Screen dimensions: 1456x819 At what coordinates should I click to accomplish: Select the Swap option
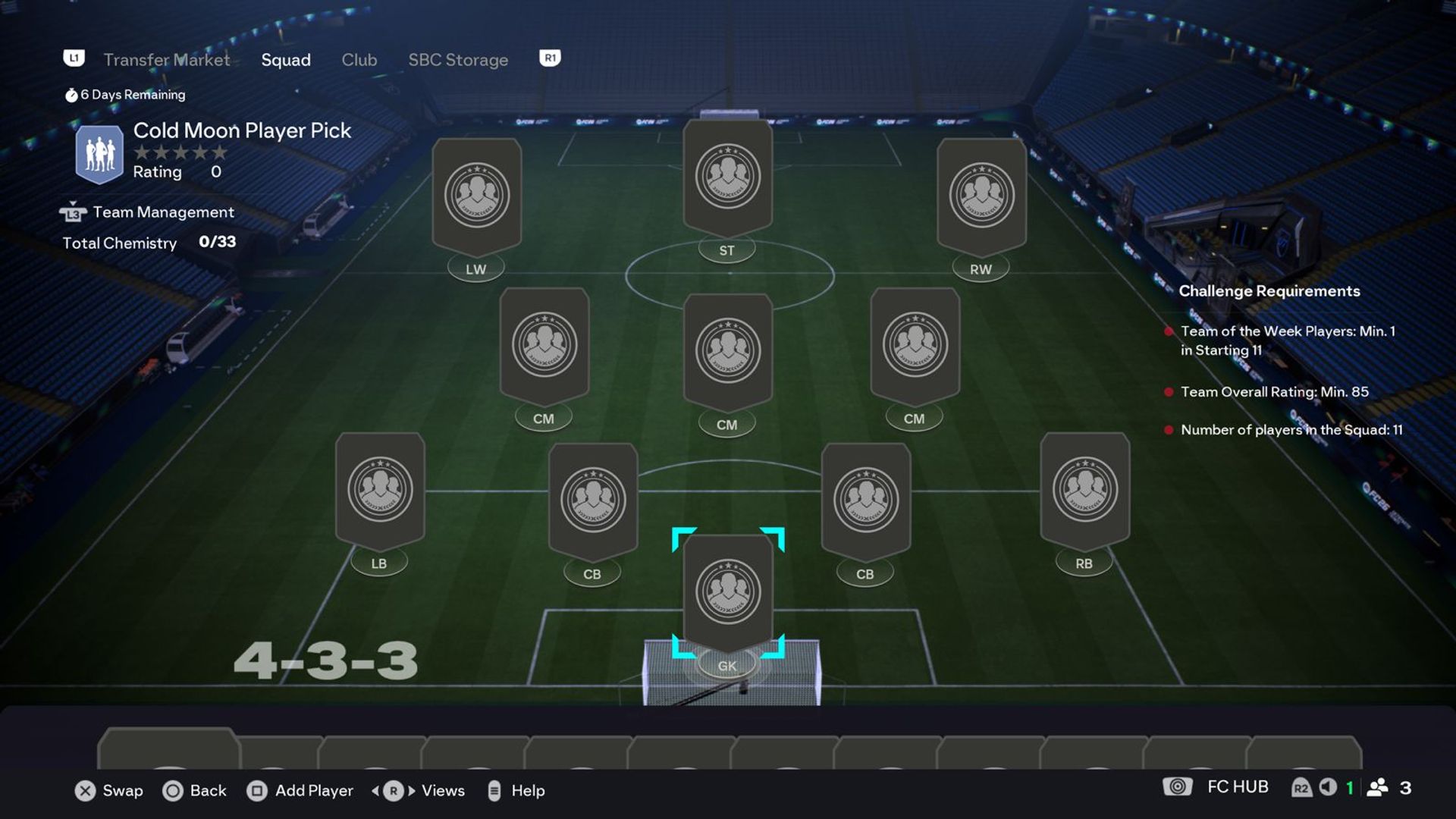109,790
